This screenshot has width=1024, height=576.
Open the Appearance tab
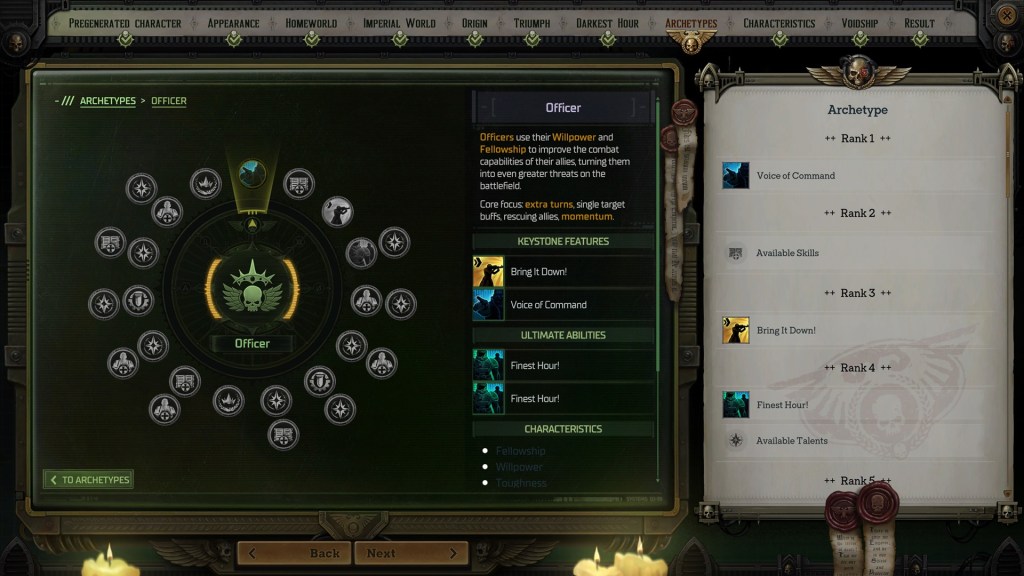click(234, 23)
